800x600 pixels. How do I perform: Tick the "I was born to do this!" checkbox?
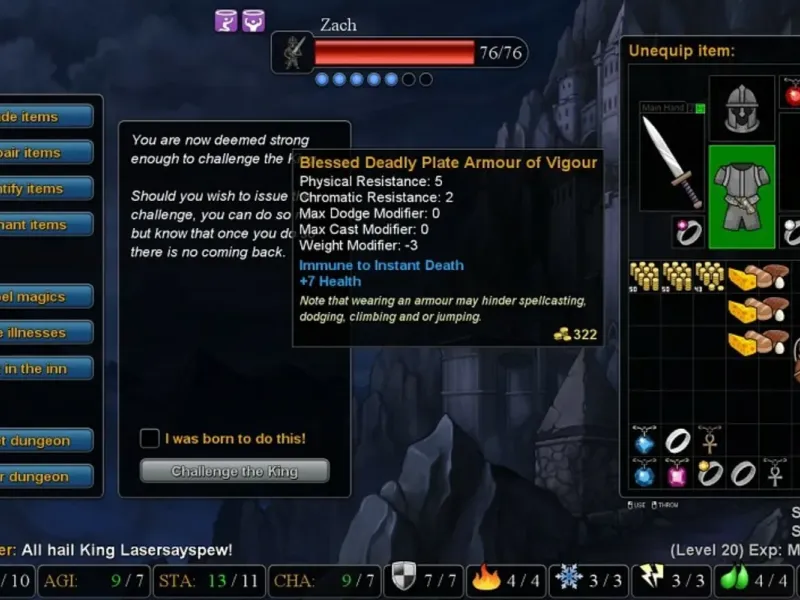coord(150,438)
